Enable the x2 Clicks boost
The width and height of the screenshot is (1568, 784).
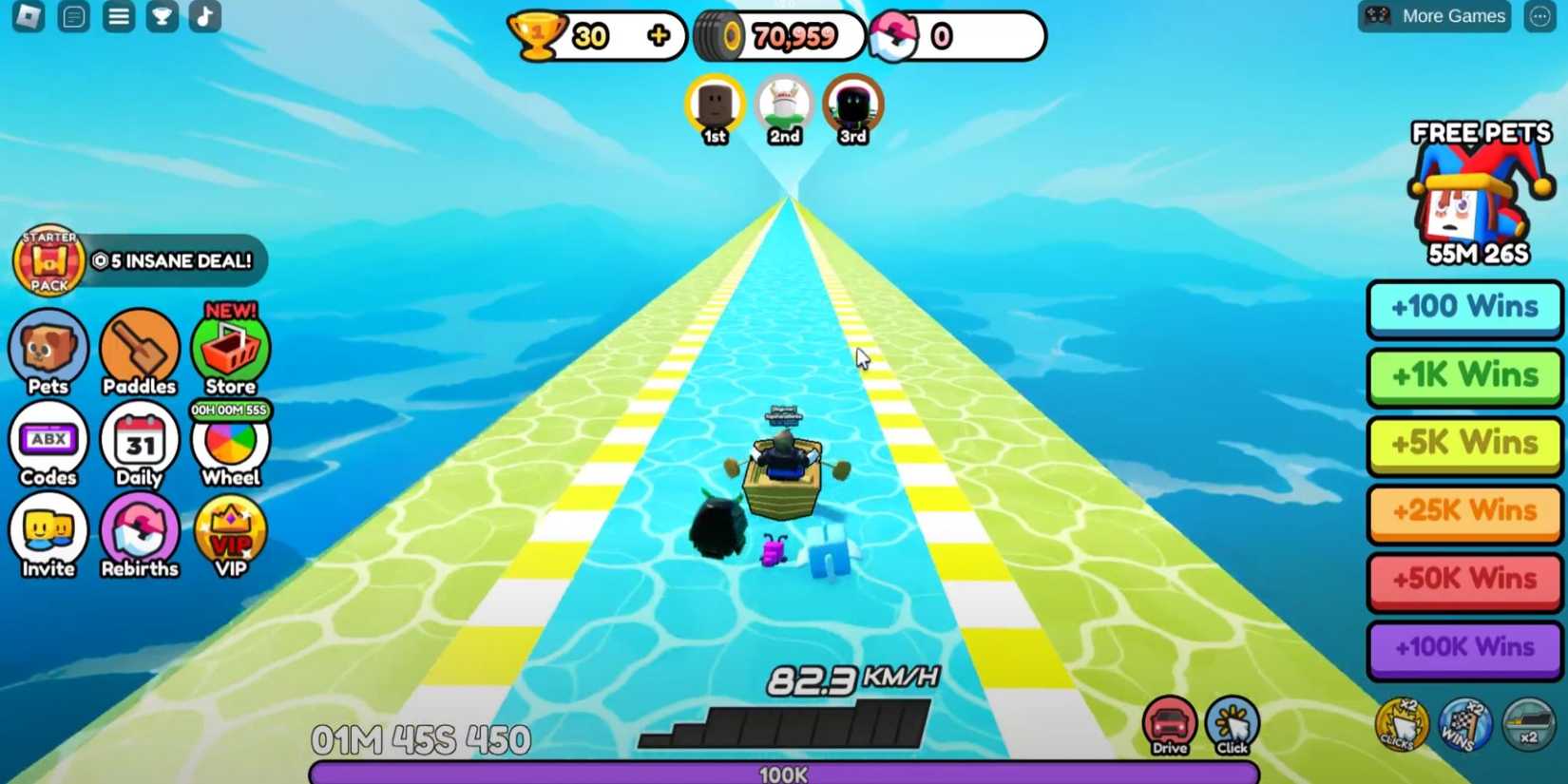[1401, 724]
